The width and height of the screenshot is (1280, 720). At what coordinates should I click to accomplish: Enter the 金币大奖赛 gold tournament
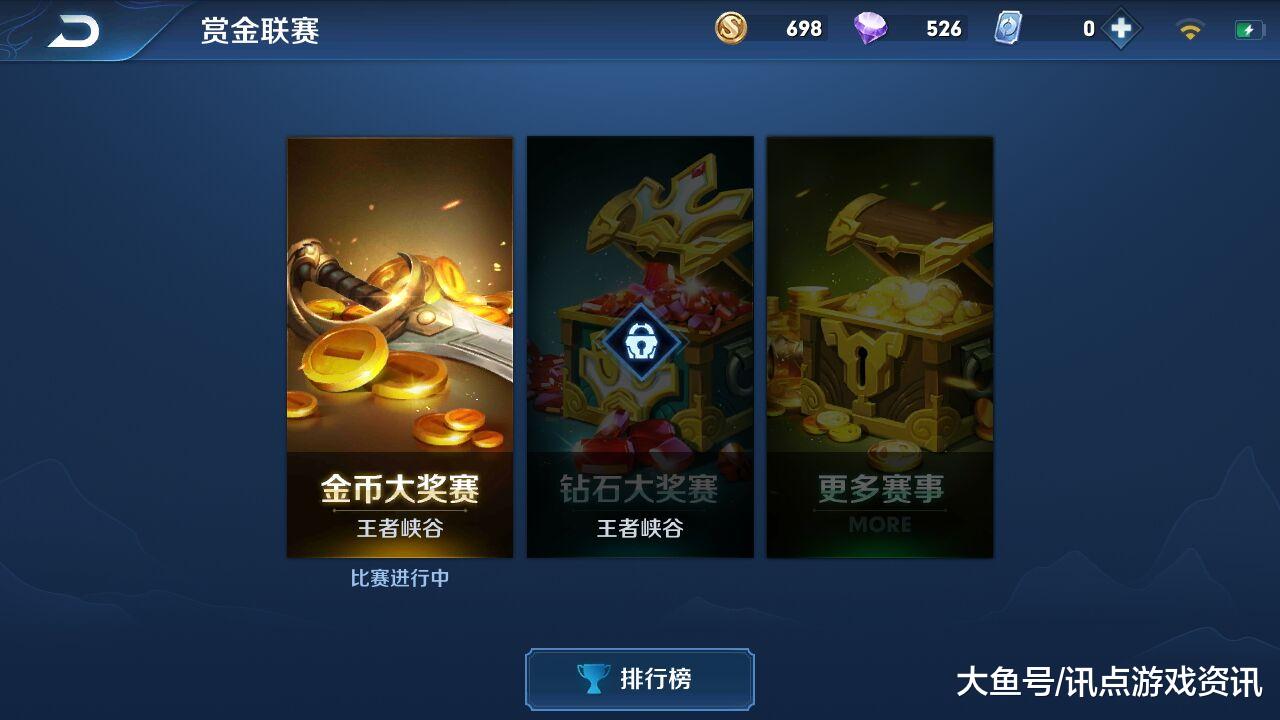399,348
